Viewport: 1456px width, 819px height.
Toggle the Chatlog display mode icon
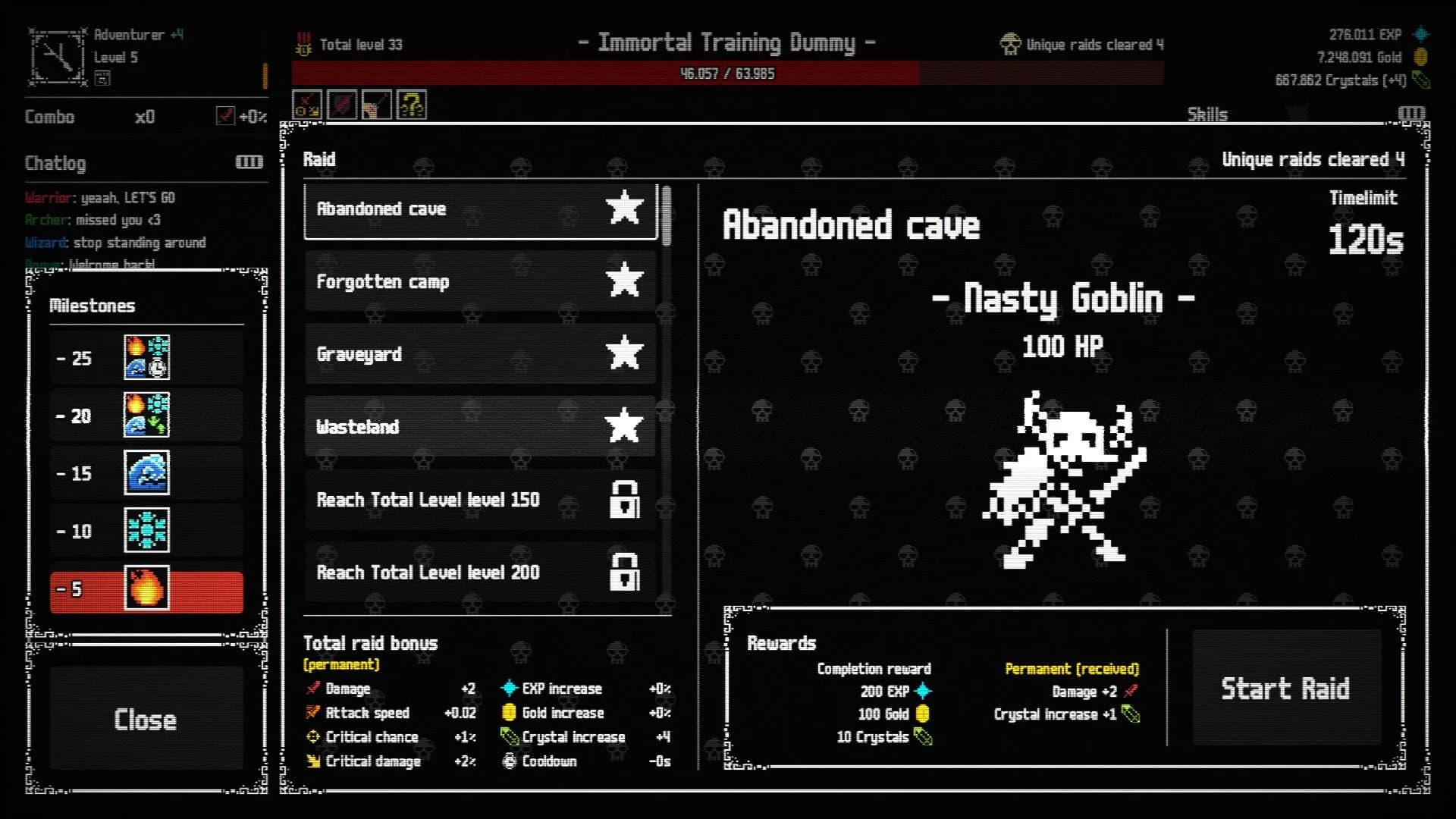tap(250, 162)
